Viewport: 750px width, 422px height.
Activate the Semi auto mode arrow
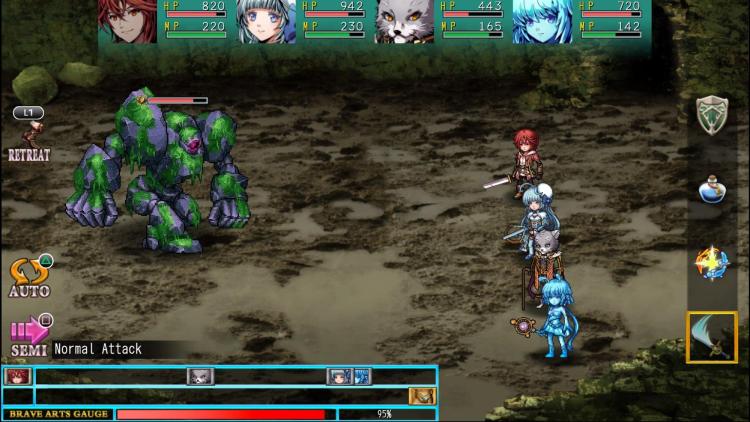tap(30, 333)
